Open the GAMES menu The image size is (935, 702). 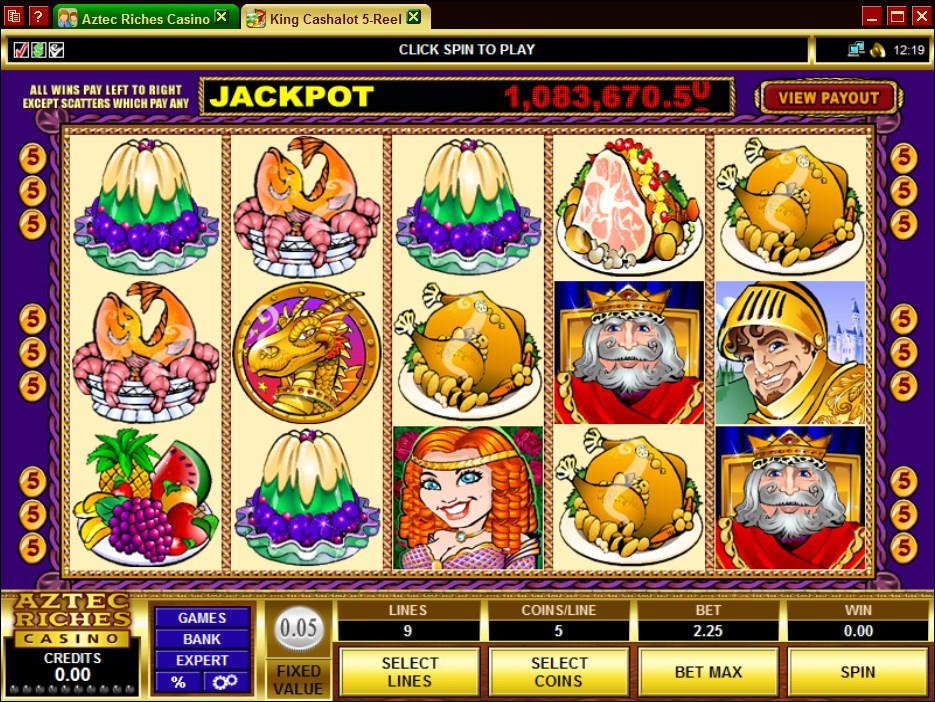click(x=202, y=618)
